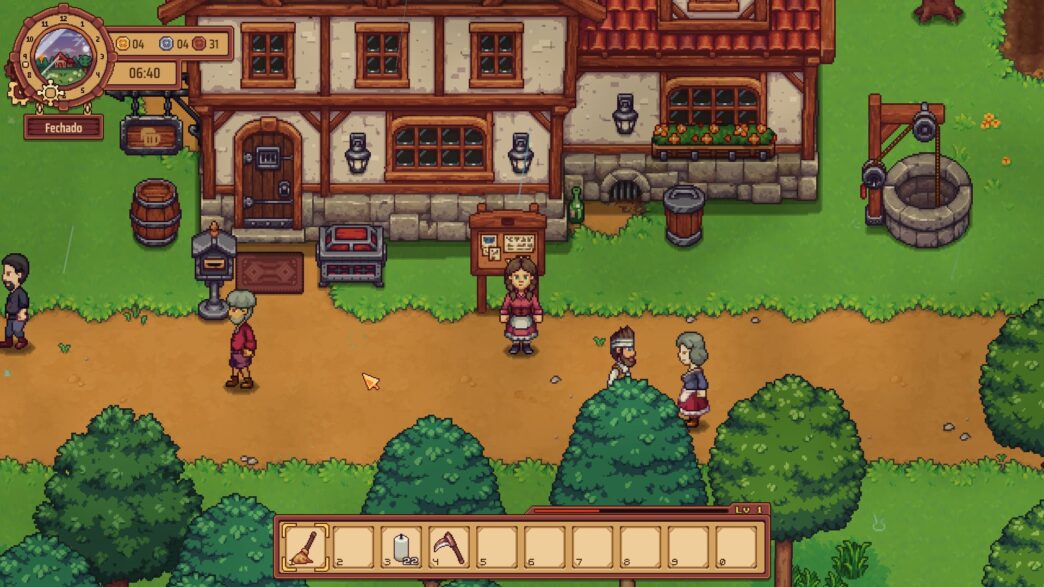This screenshot has height=587, width=1044.
Task: Select the broom in the hotbar
Action: coord(305,547)
